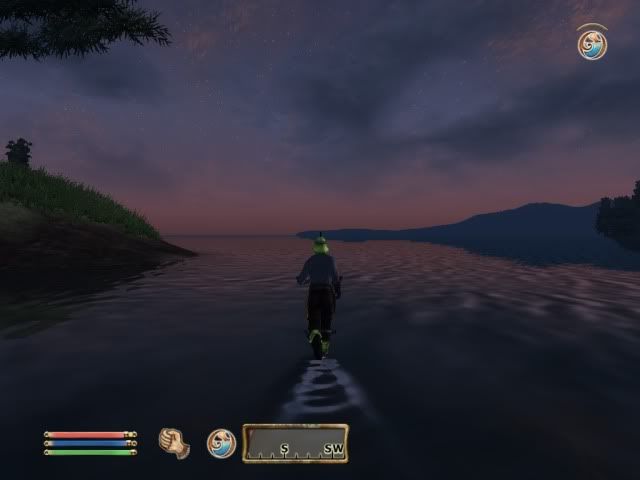Click the compass bar showing S and SW
The width and height of the screenshot is (640, 480).
click(295, 443)
